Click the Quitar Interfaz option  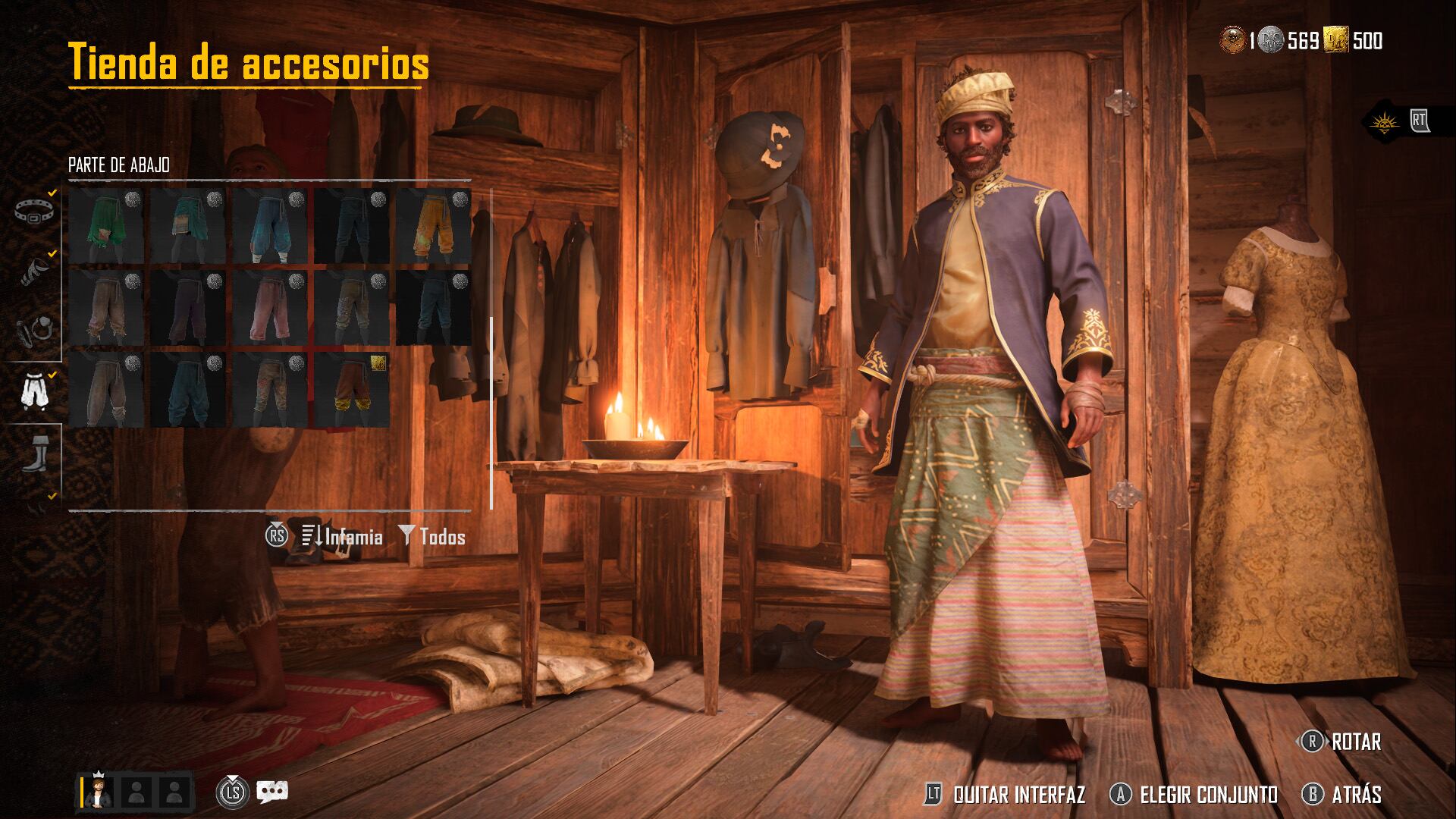pos(1006,795)
